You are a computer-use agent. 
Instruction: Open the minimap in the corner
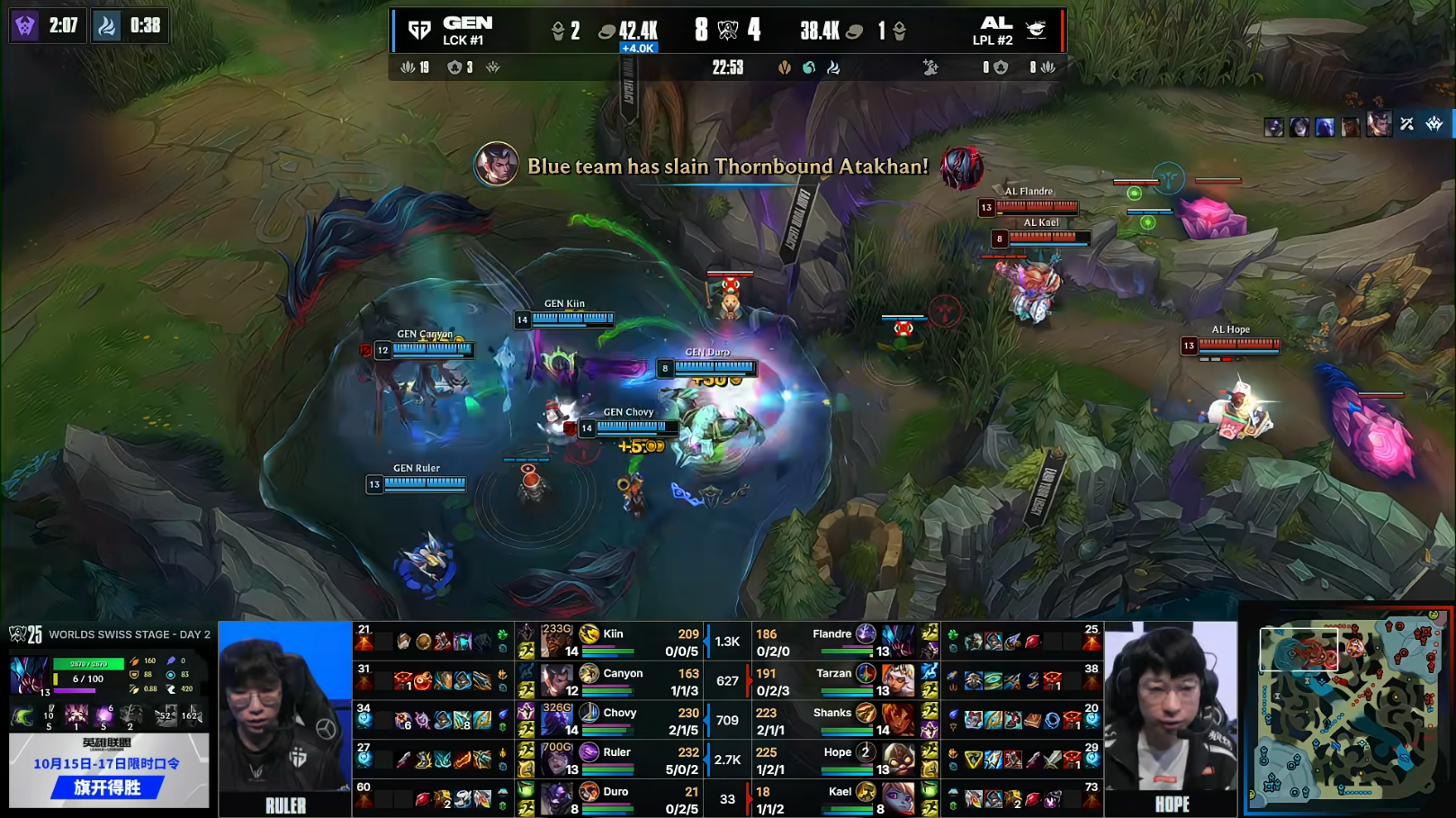click(1347, 711)
